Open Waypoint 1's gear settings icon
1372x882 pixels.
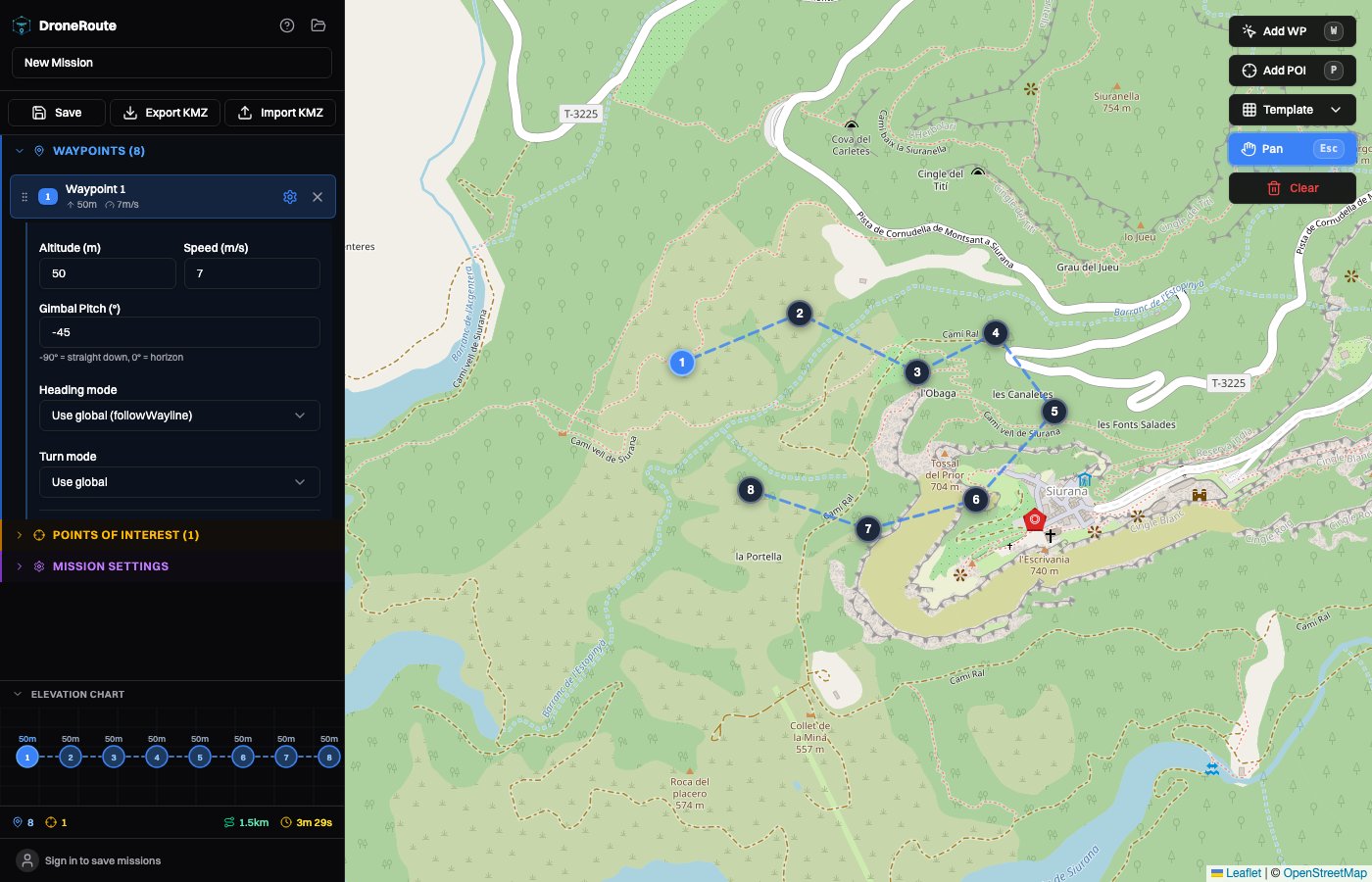(x=290, y=197)
